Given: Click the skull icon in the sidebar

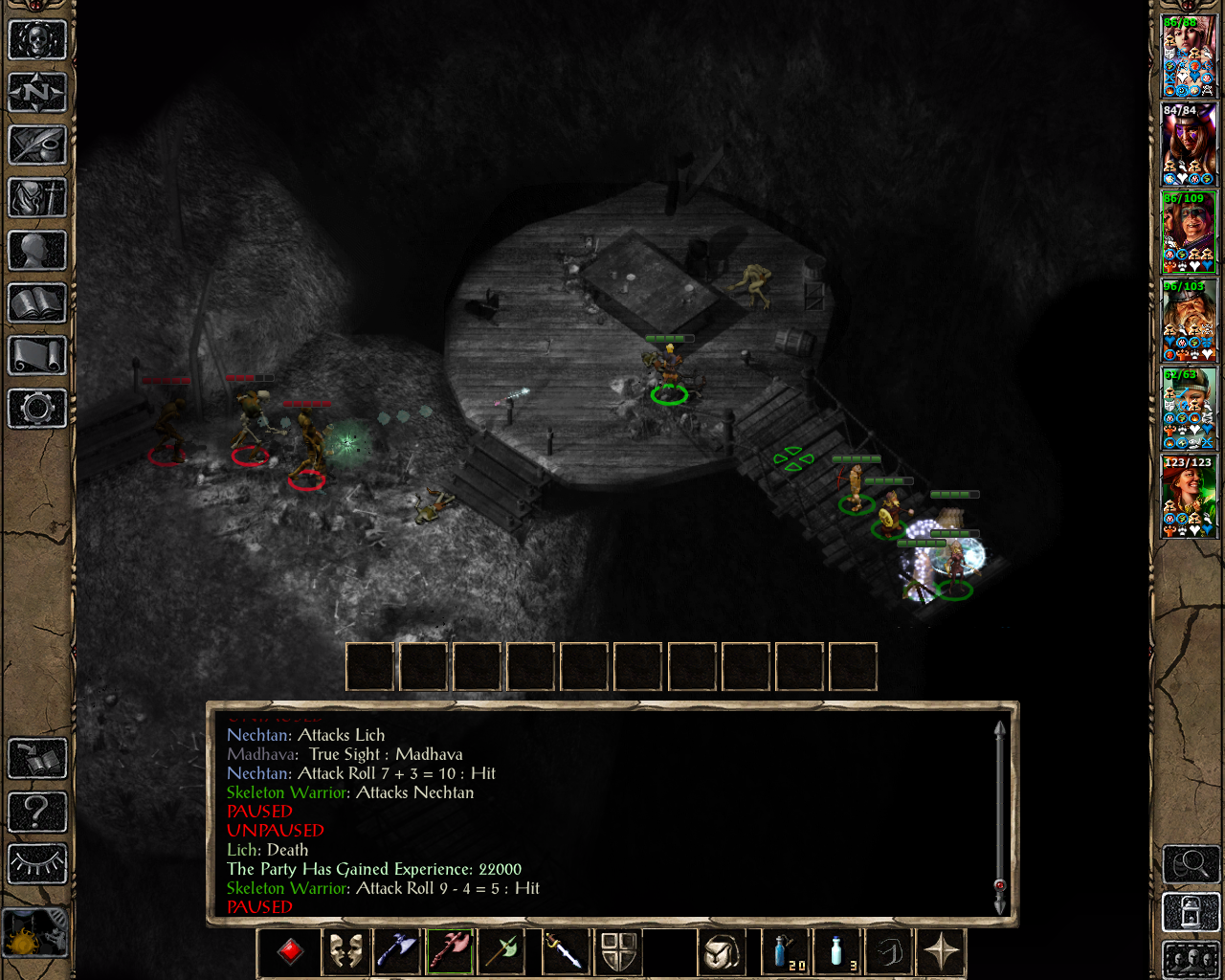Looking at the screenshot, I should 37,40.
